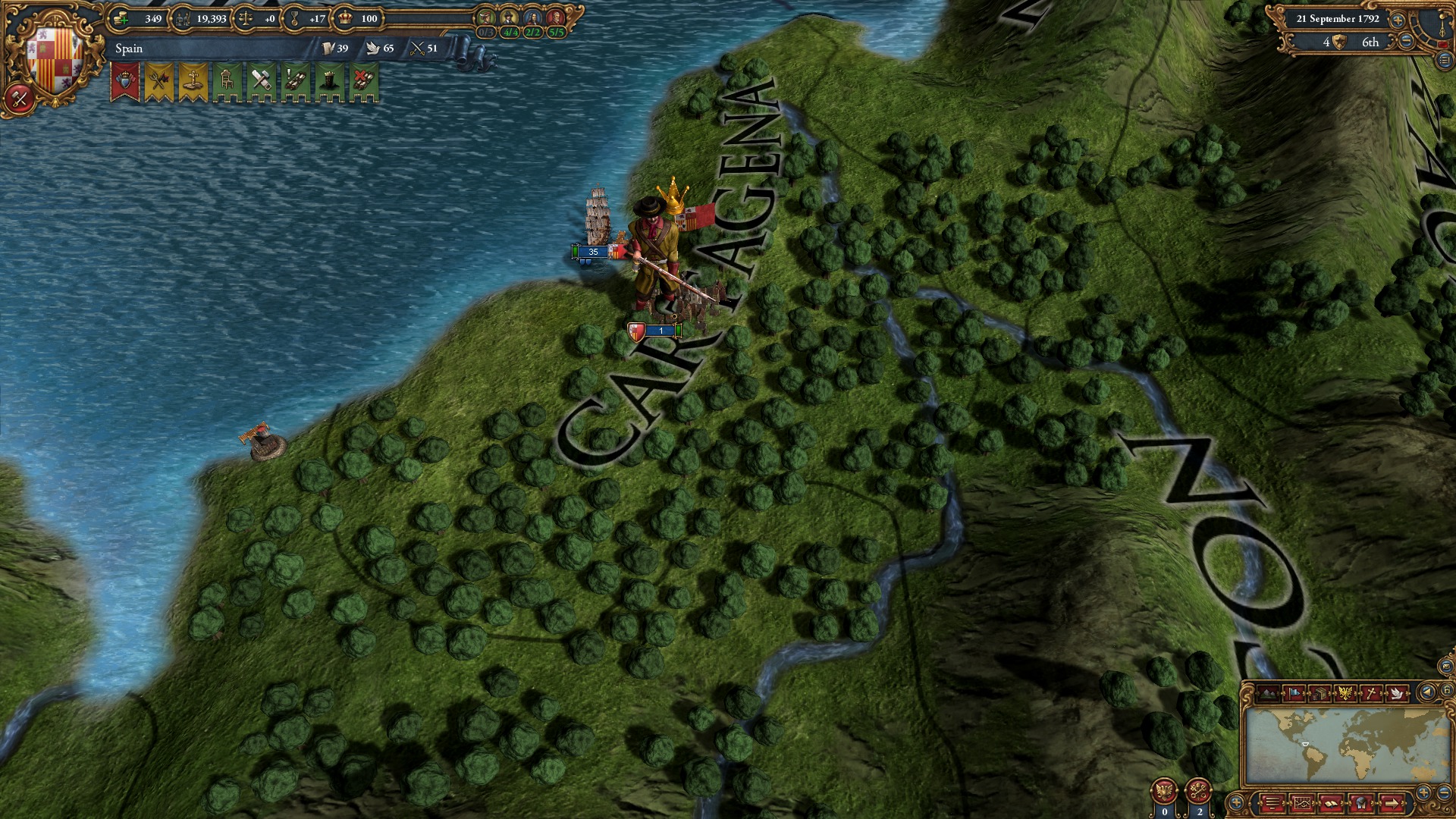Click the imperial eagle counter near the minimap

point(1165,791)
